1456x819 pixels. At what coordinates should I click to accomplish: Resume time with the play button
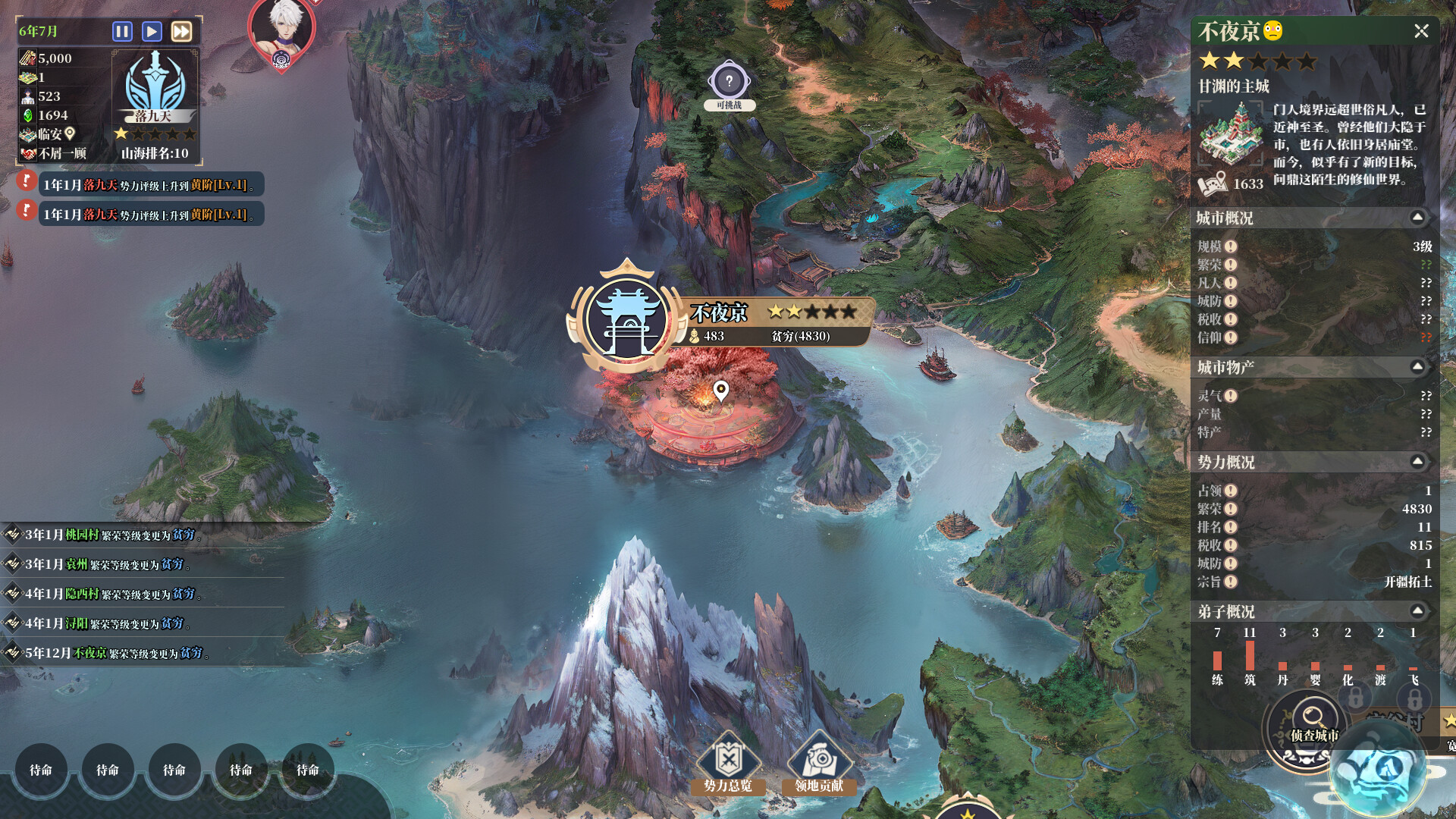point(151,31)
